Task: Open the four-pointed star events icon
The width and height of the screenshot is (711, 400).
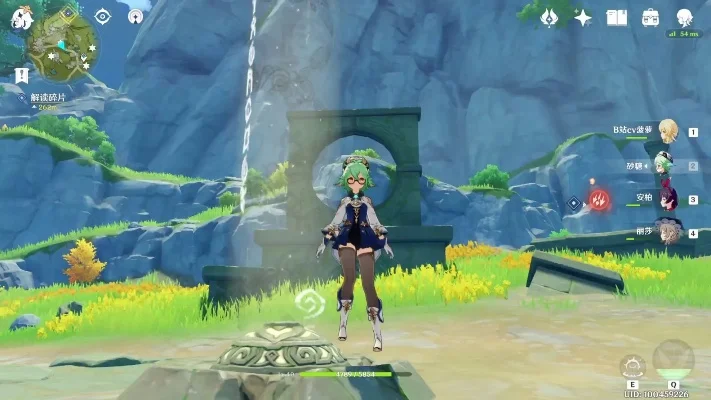Action: click(x=583, y=17)
